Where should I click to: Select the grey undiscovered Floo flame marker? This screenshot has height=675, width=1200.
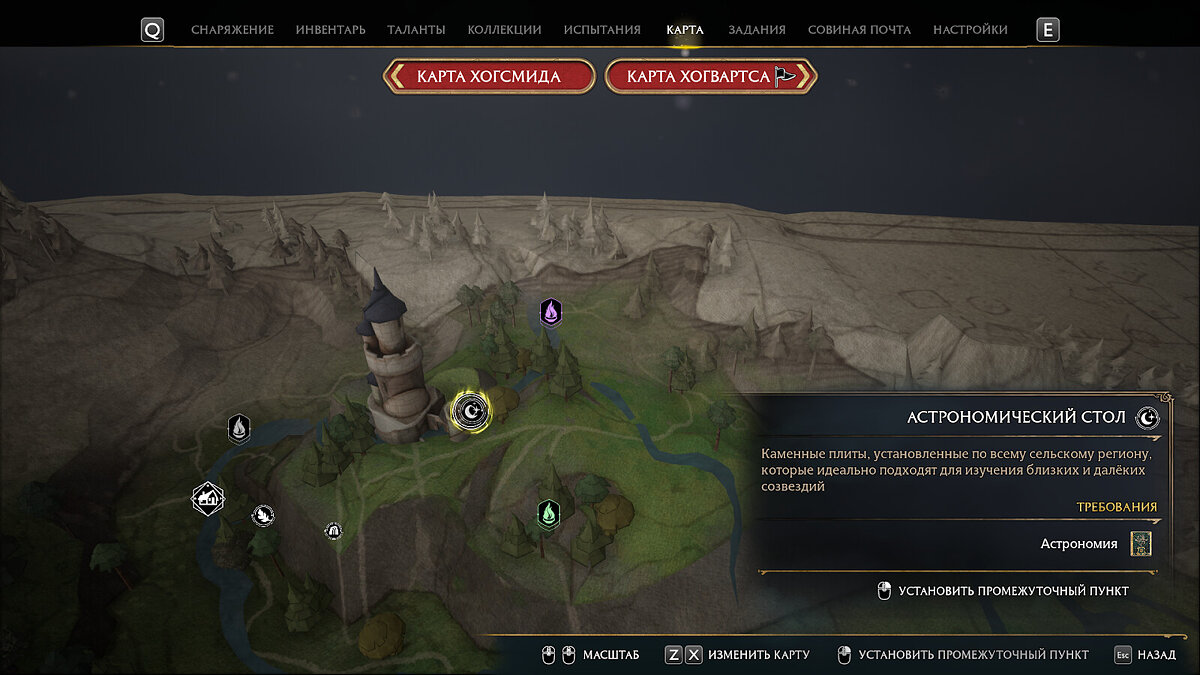point(239,429)
